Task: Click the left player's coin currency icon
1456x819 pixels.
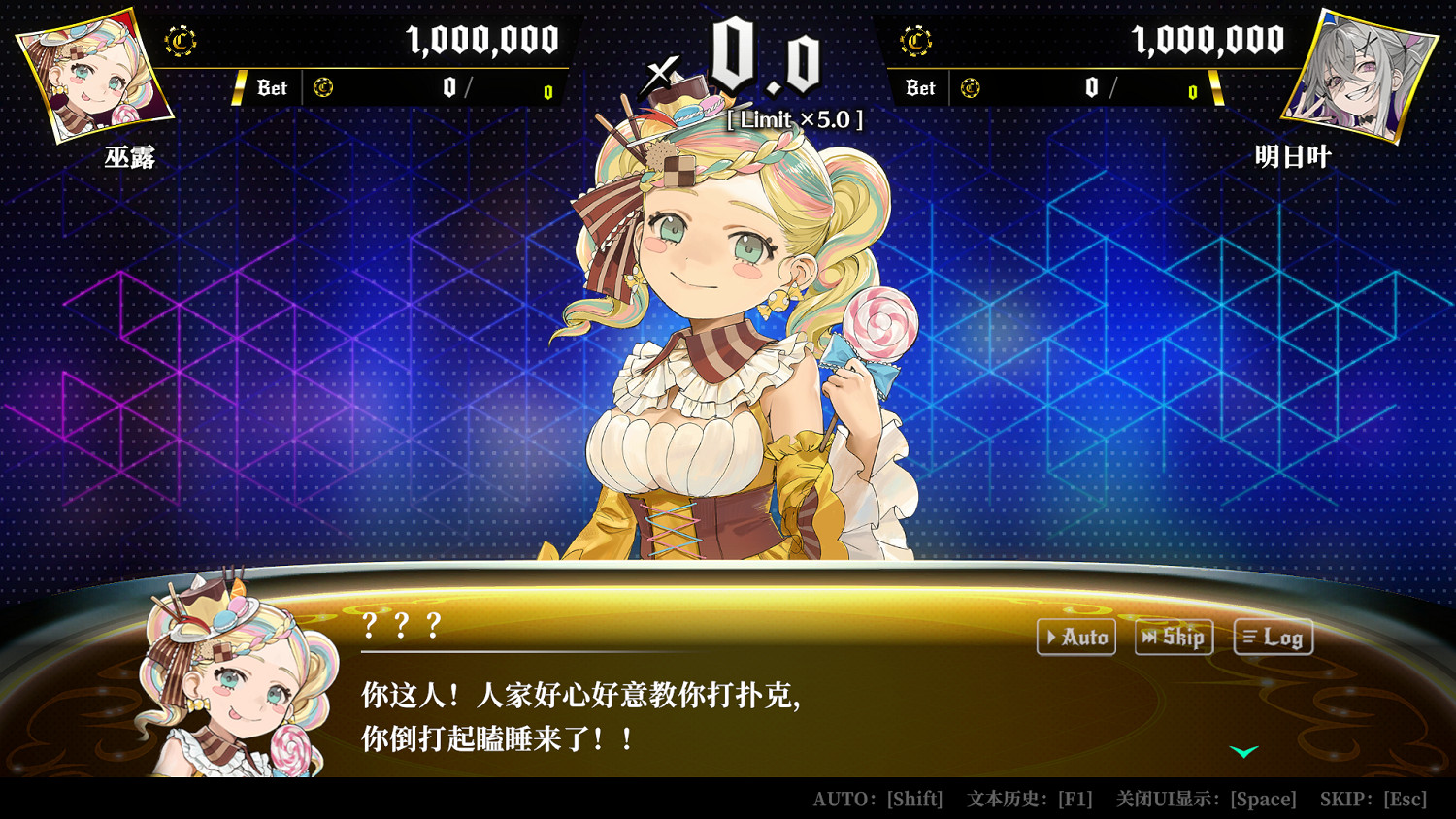Action: pos(181,41)
